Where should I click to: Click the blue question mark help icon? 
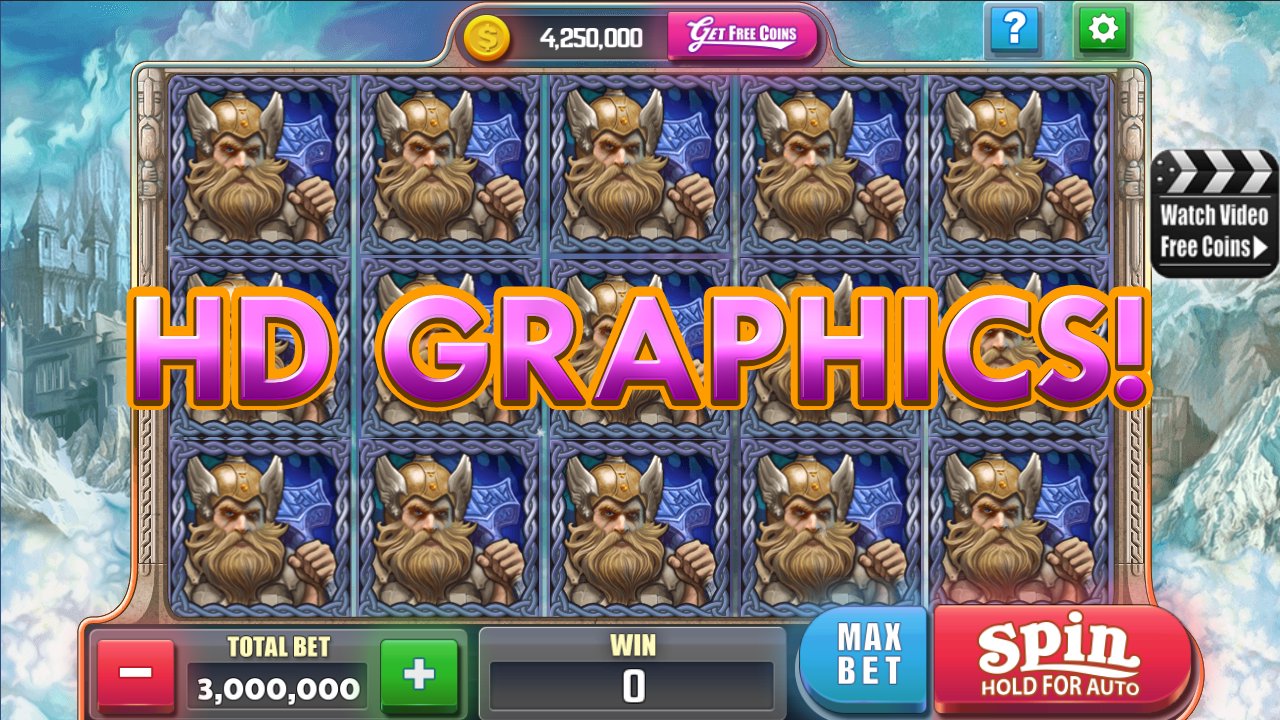click(x=1017, y=29)
